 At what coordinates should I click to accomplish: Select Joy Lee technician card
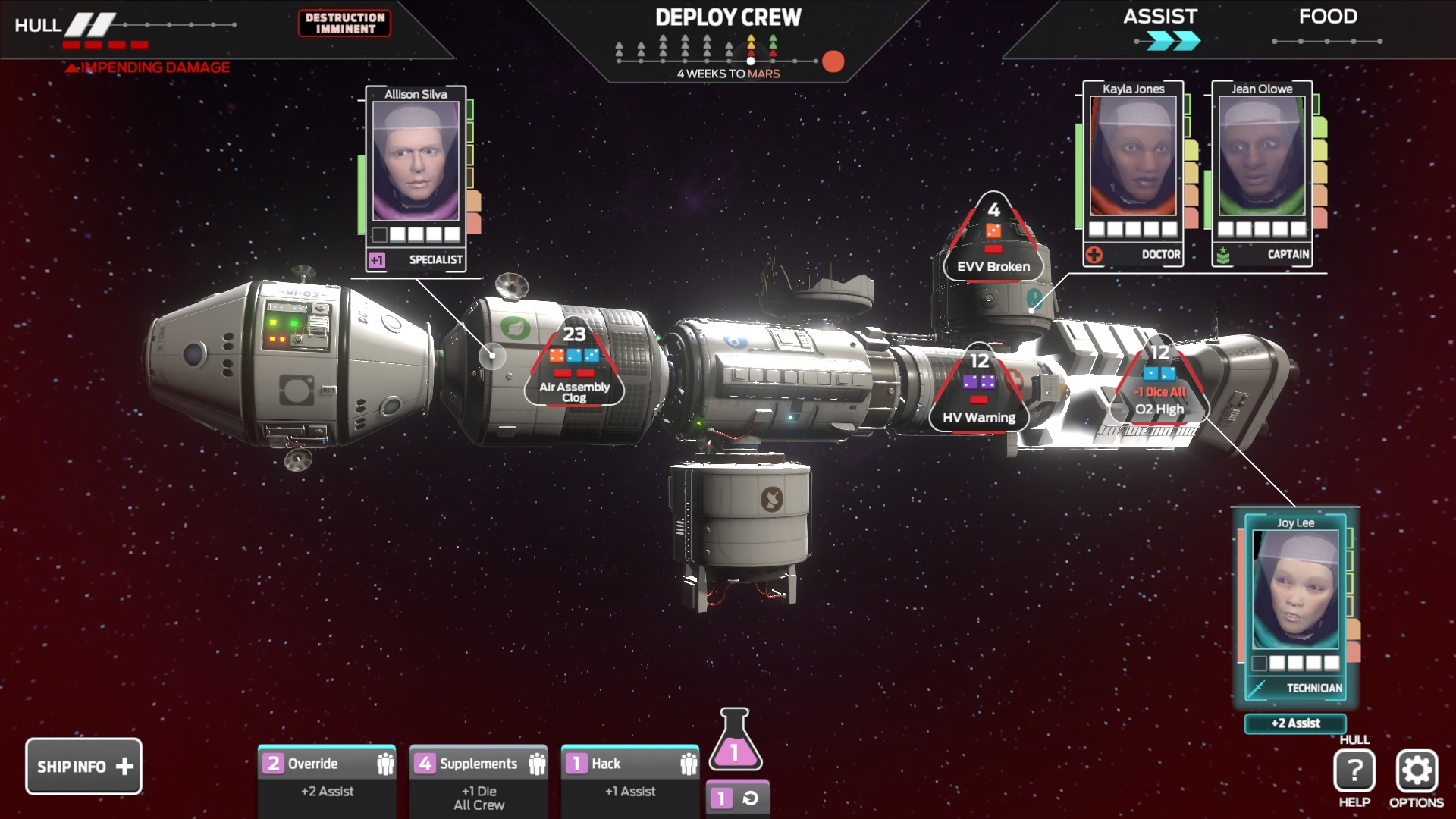pos(1295,607)
